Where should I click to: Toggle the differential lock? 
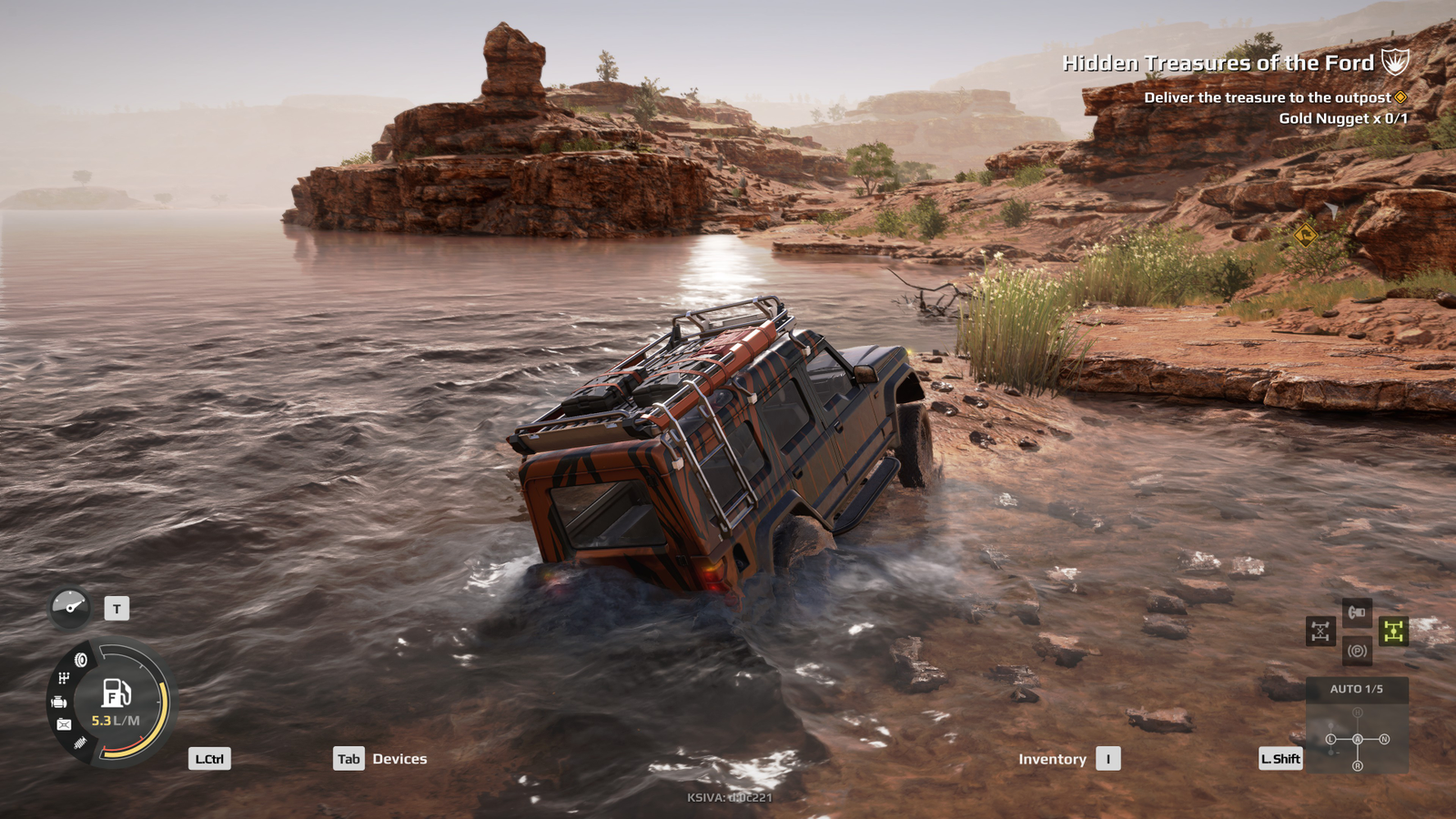tap(1320, 631)
